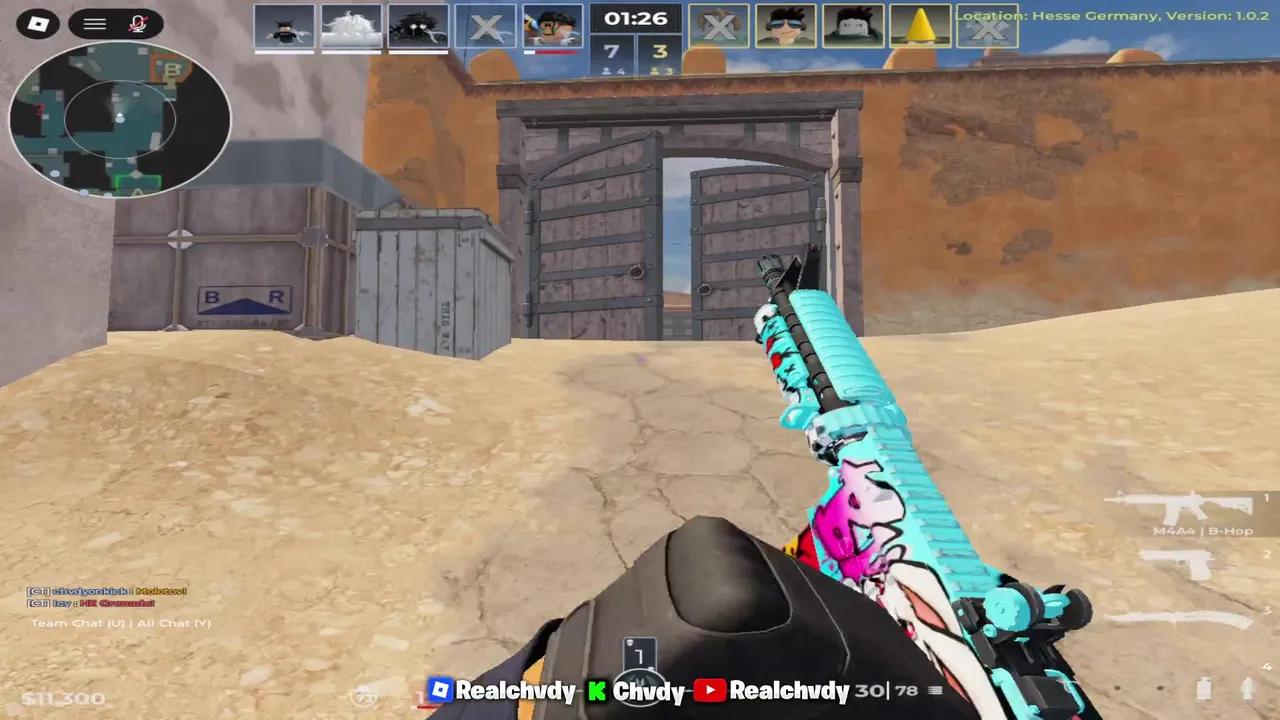Toggle the ammo reserve indicator beside 78
The image size is (1280, 720).
click(x=934, y=690)
